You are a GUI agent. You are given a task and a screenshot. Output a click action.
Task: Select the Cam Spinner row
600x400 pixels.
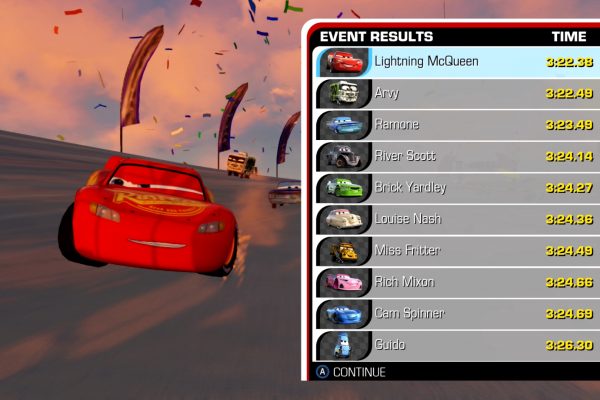457,314
